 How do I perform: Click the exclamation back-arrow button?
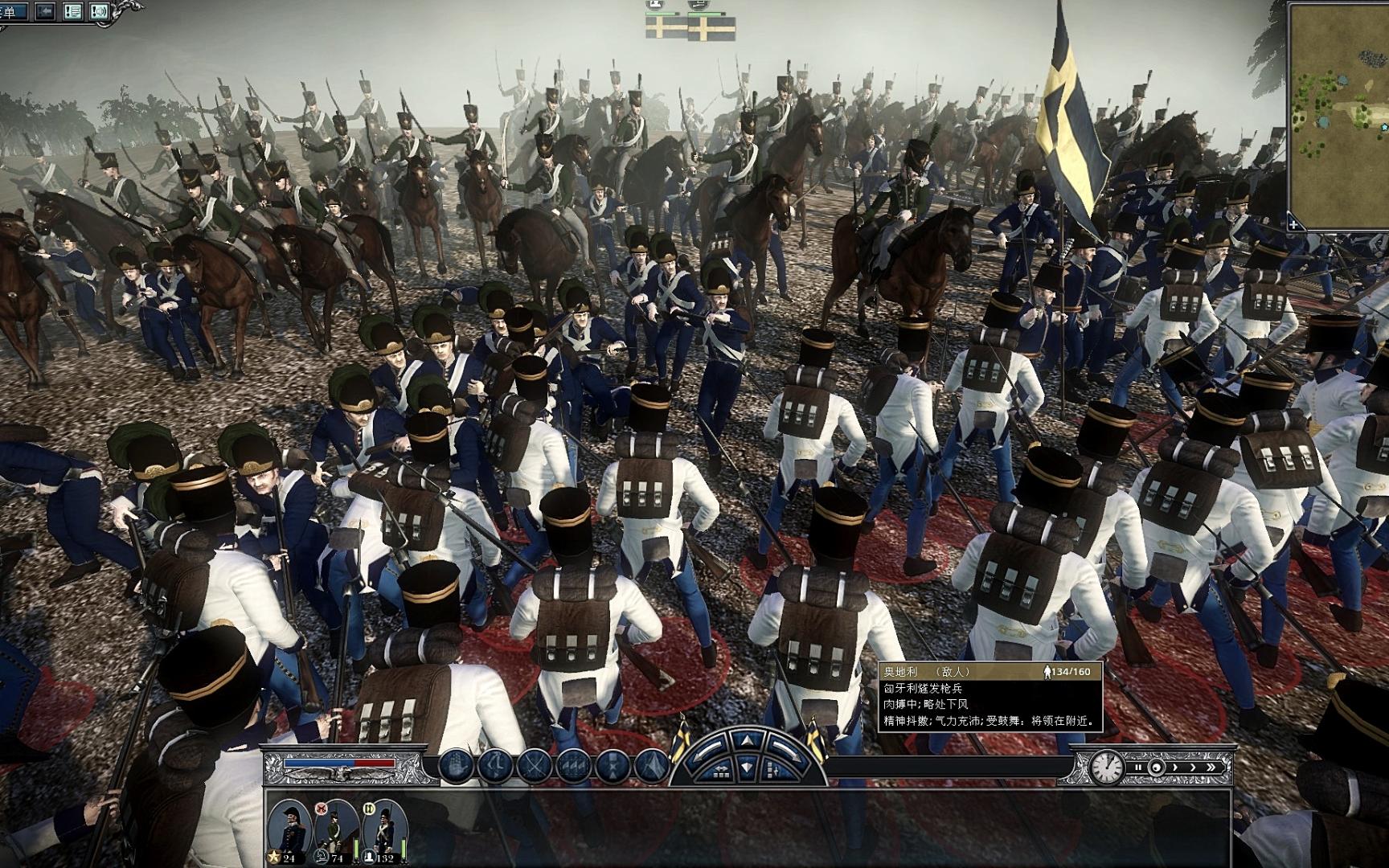coord(45,11)
